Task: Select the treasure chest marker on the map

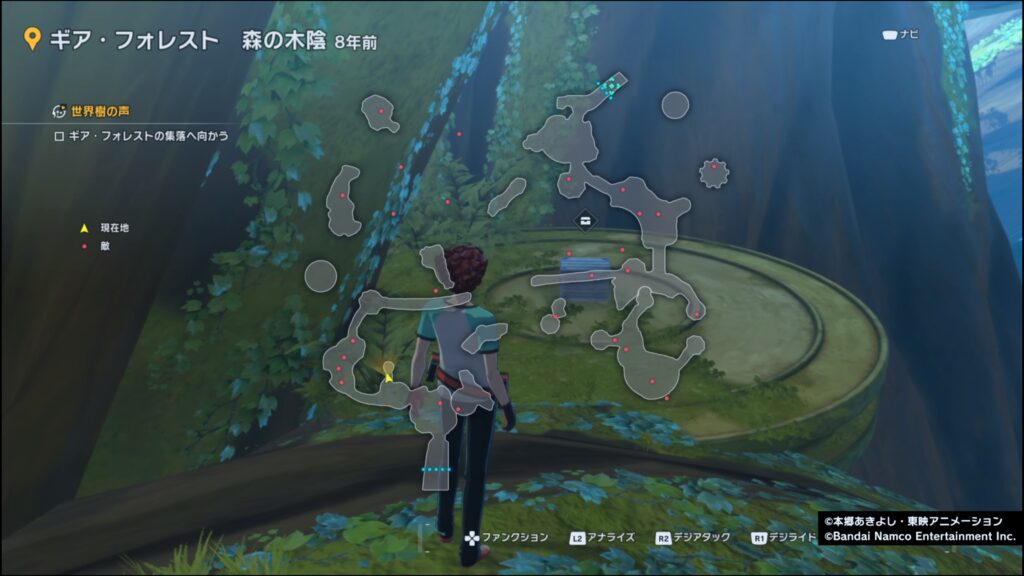Action: (584, 219)
